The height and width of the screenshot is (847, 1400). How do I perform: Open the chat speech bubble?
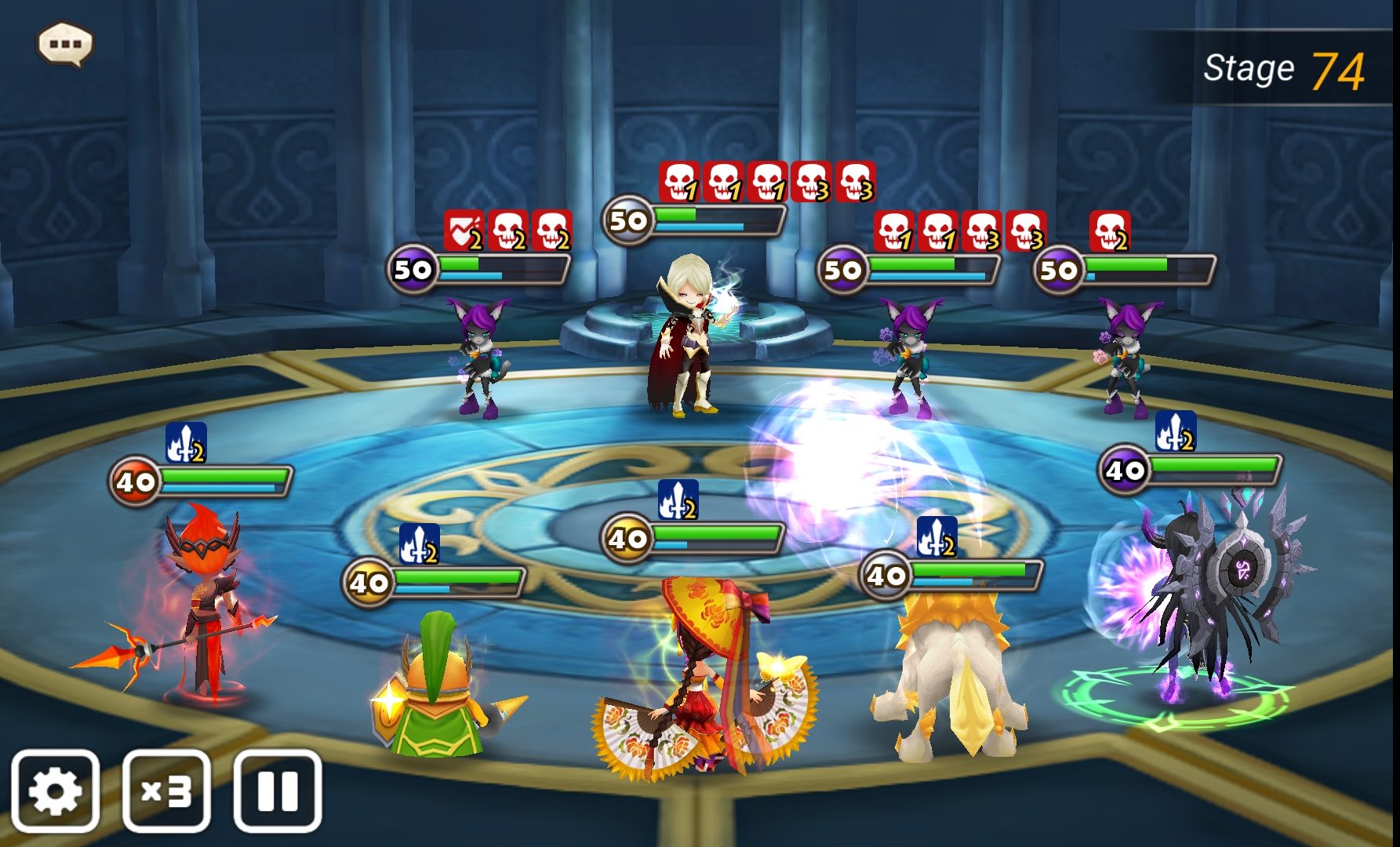pyautogui.click(x=65, y=44)
